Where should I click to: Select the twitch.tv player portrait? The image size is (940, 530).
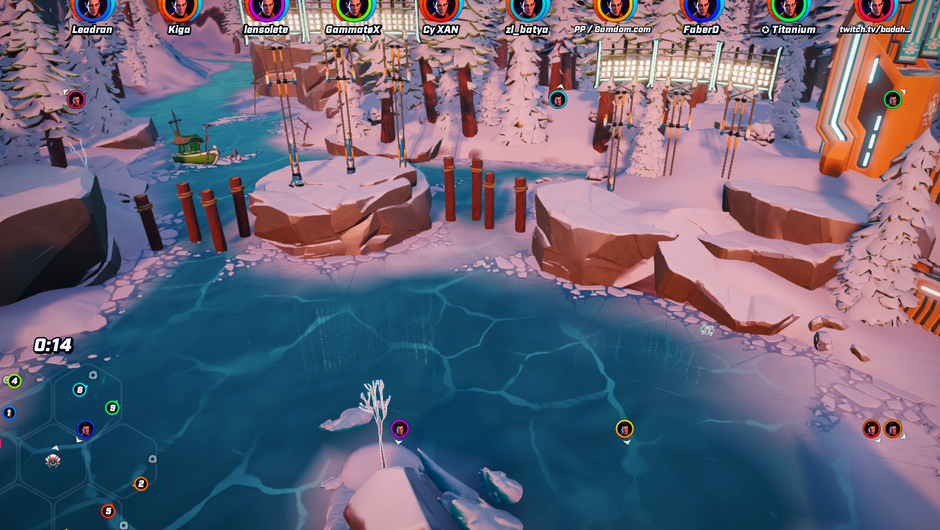point(875,9)
